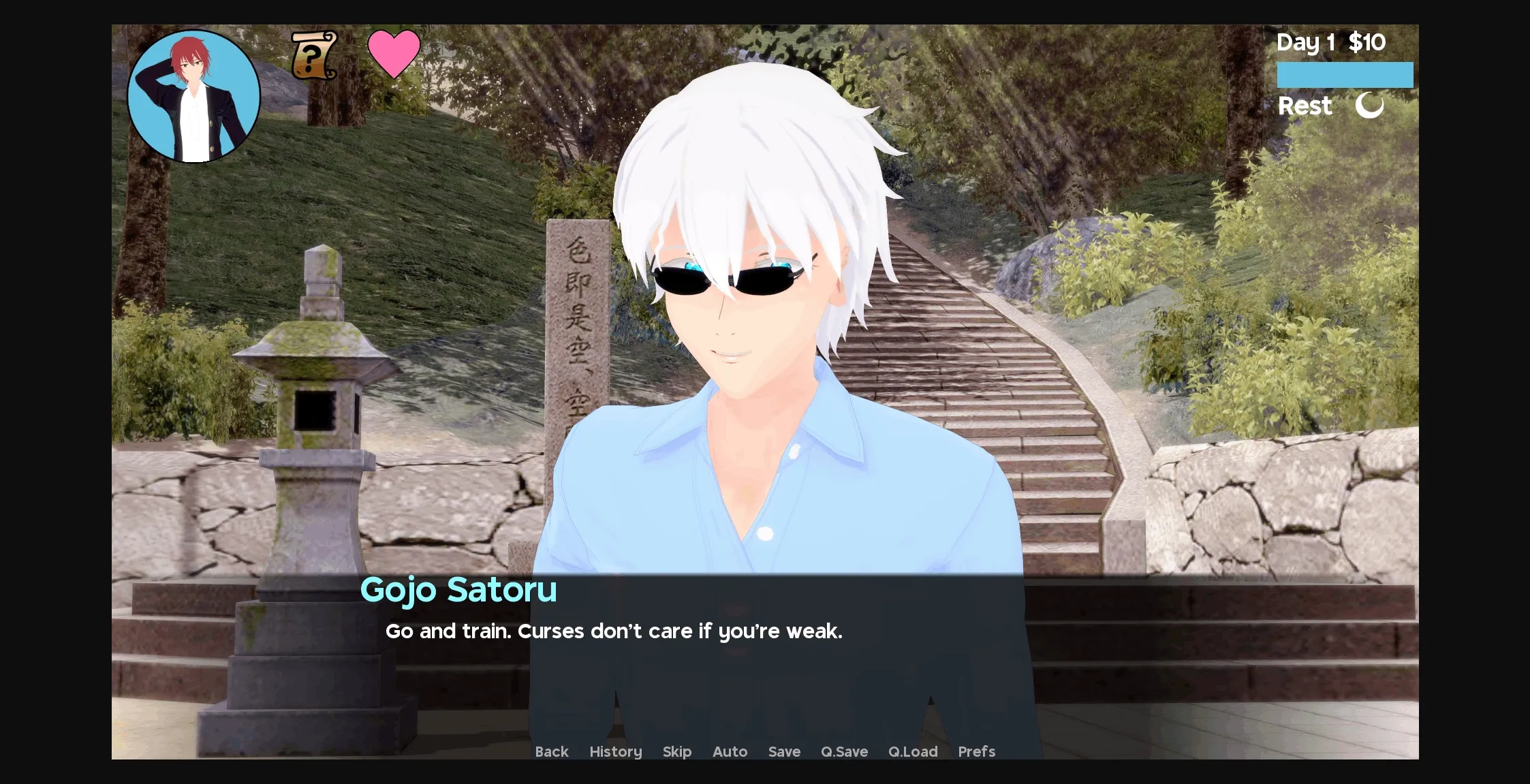The height and width of the screenshot is (784, 1530).
Task: Click the Rest option
Action: [x=1305, y=106]
